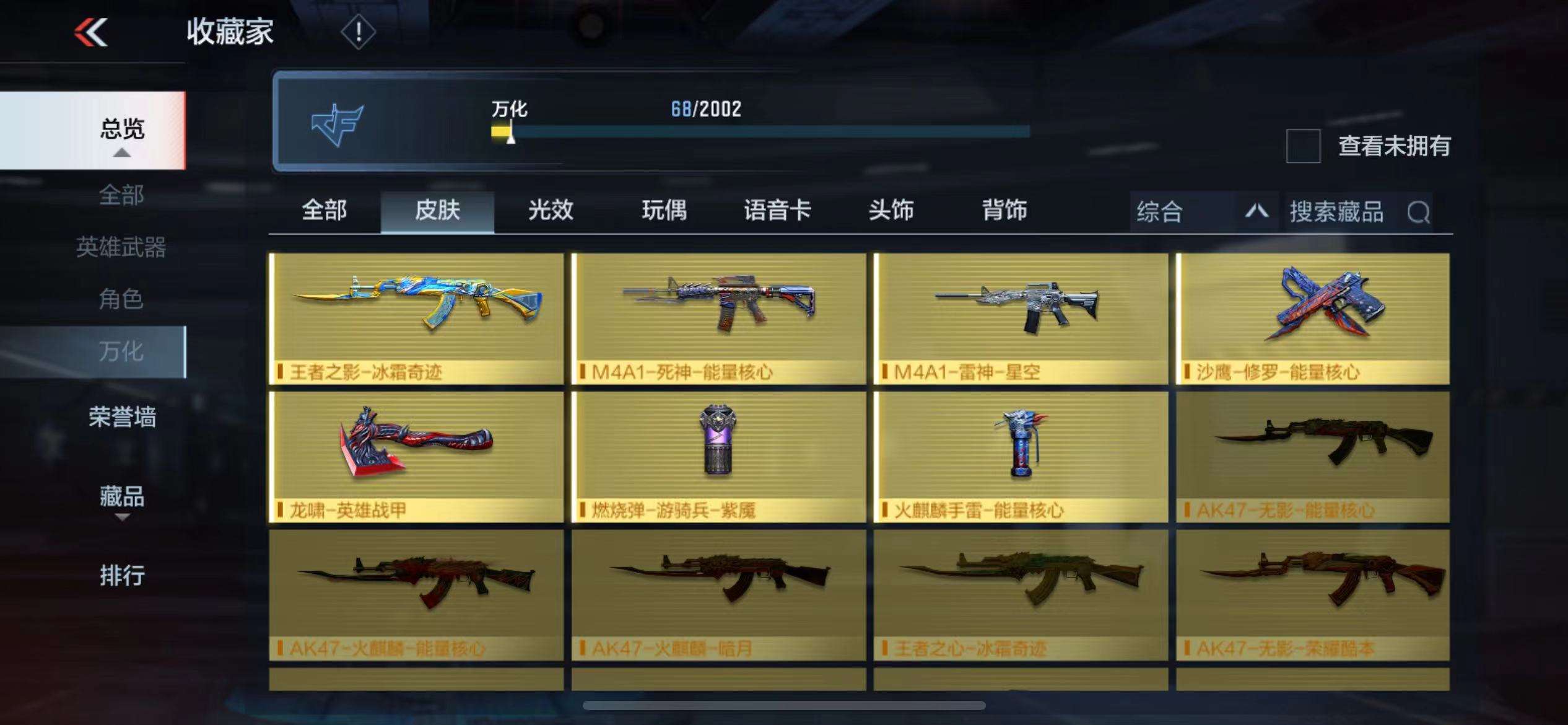1568x725 pixels.
Task: Switch to the 全部 filter tab
Action: 324,211
